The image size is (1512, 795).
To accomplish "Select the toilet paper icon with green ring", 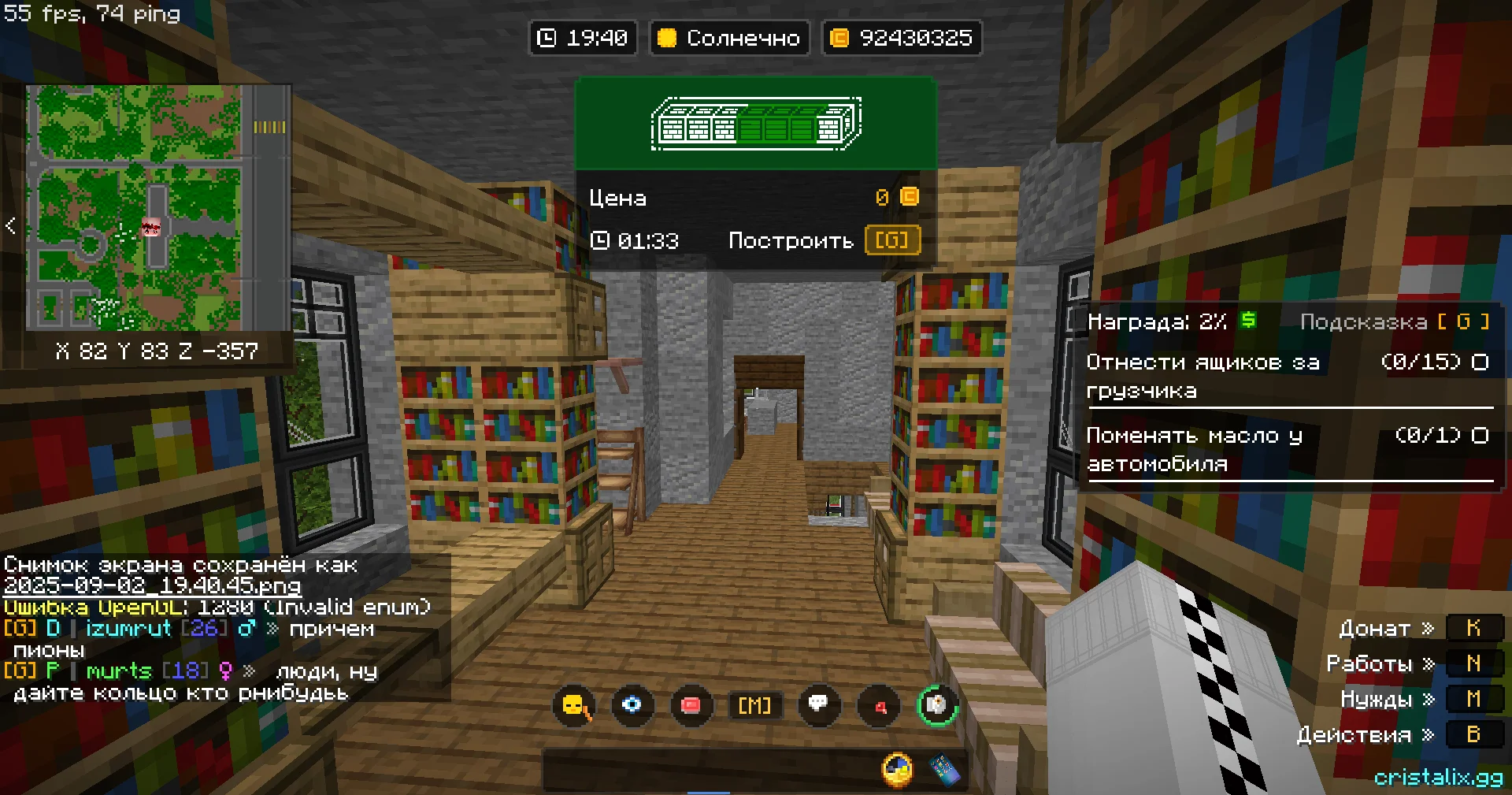I will [937, 704].
